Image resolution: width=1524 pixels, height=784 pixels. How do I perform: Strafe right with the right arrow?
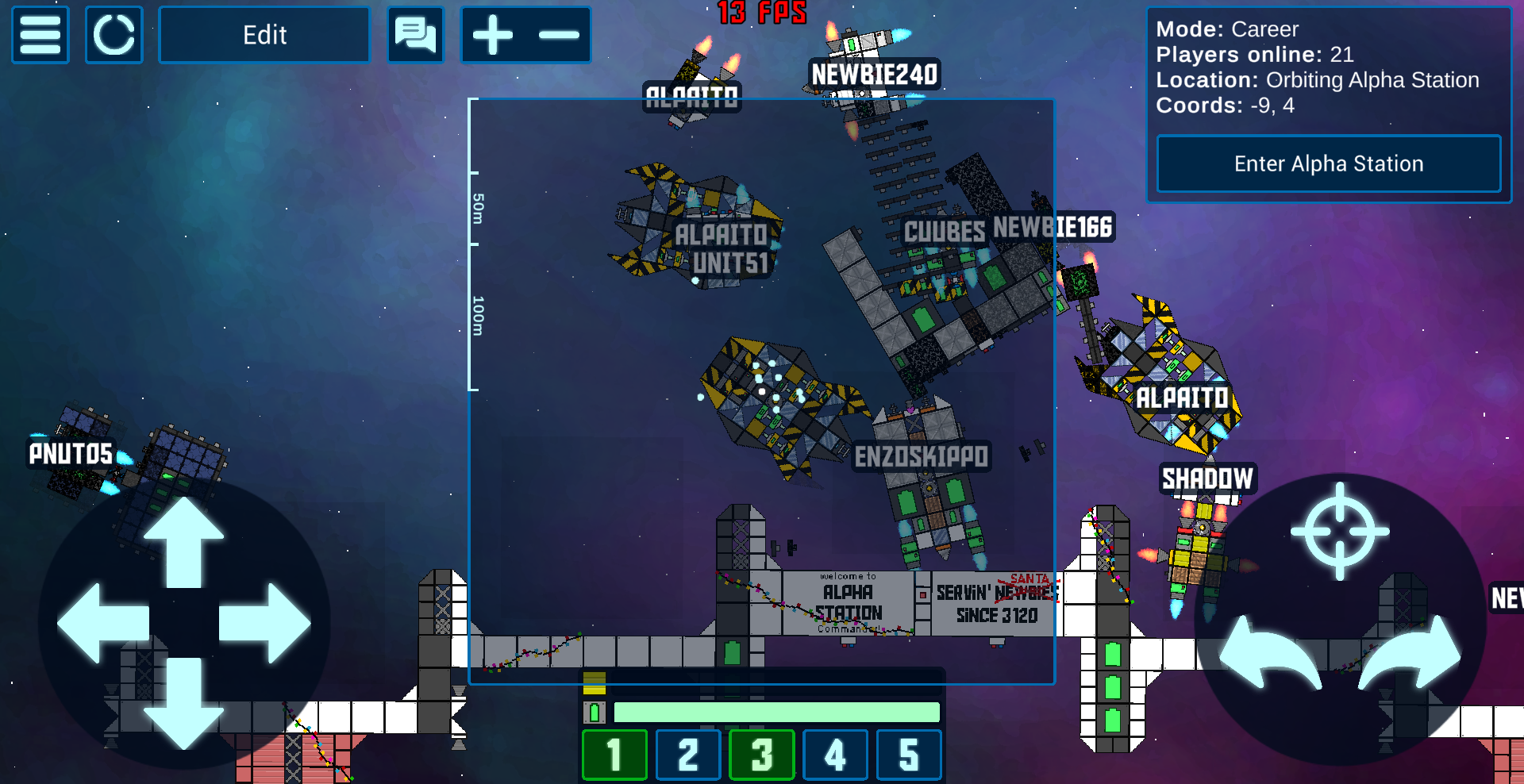[266, 623]
